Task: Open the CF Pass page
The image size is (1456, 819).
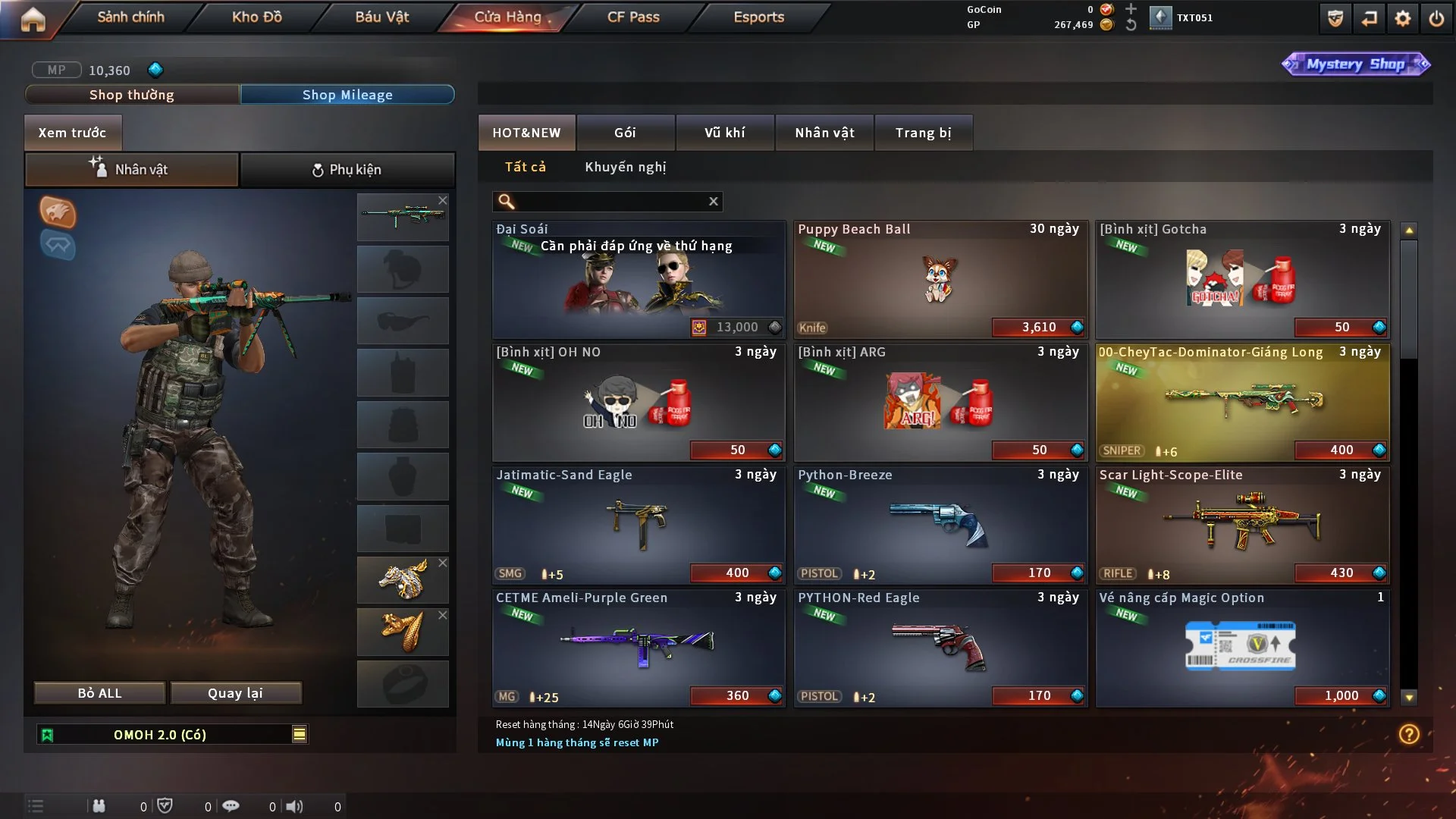Action: click(633, 17)
